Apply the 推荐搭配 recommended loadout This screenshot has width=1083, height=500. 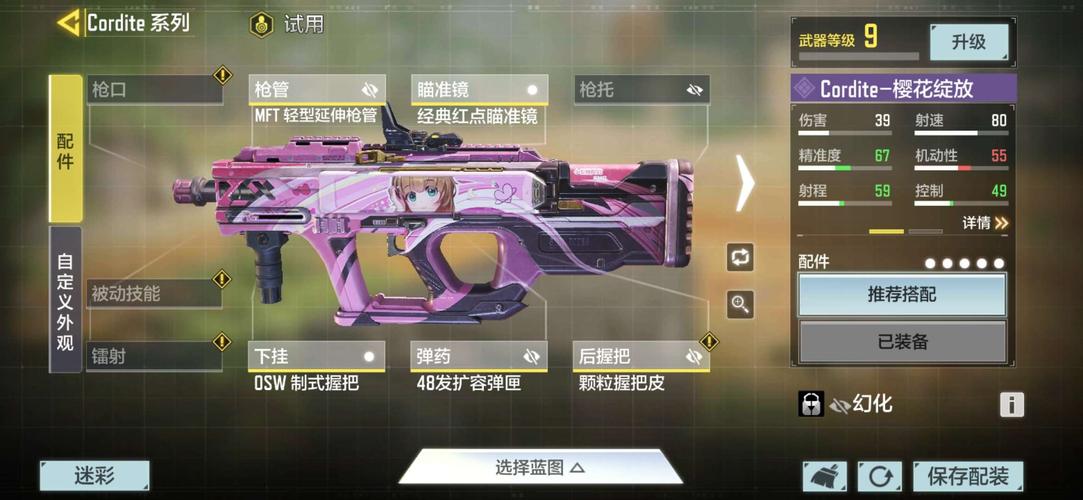pos(902,295)
